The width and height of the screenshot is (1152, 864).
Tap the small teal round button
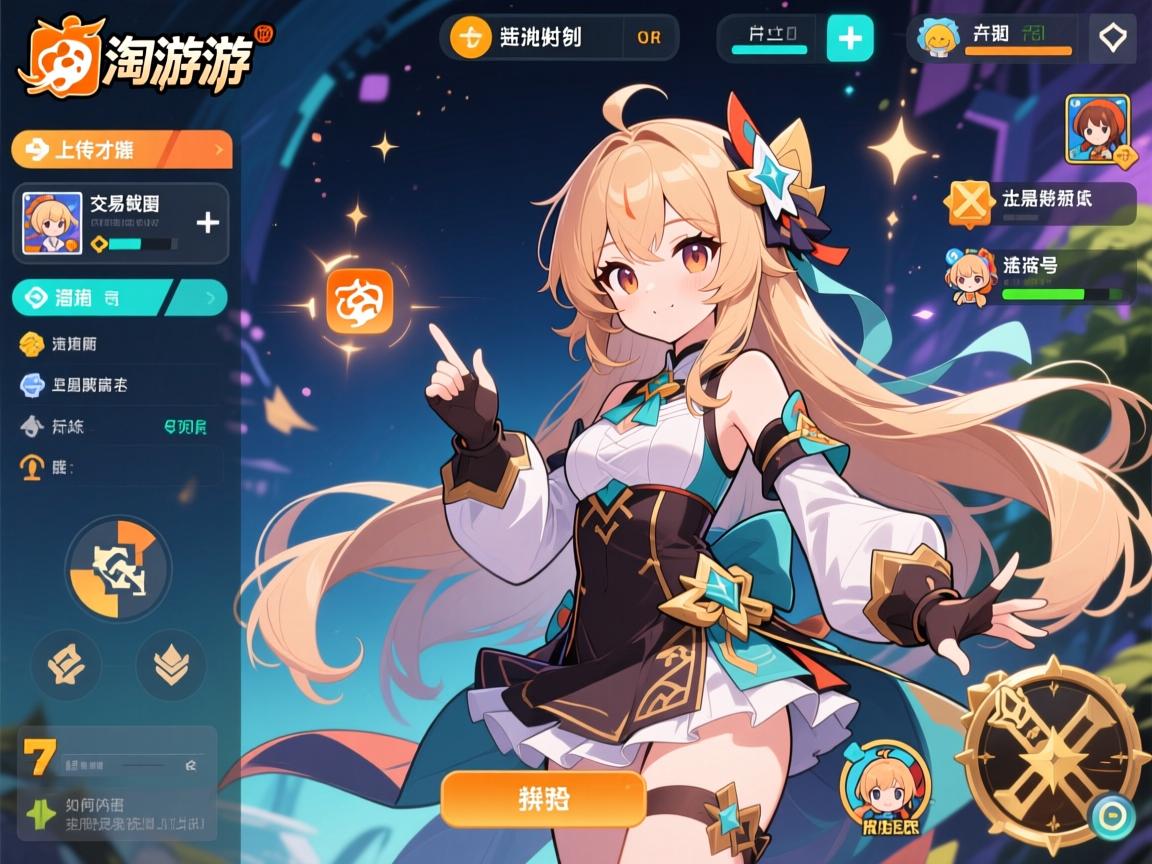[x=1112, y=816]
